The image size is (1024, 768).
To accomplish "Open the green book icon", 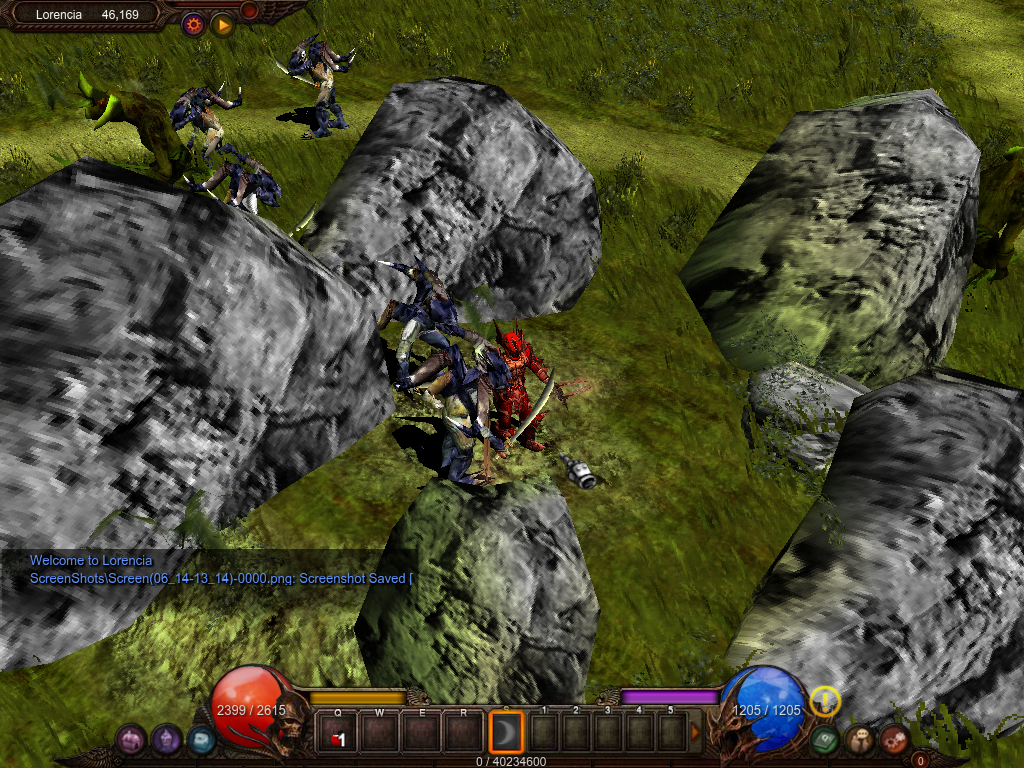I will pos(824,740).
